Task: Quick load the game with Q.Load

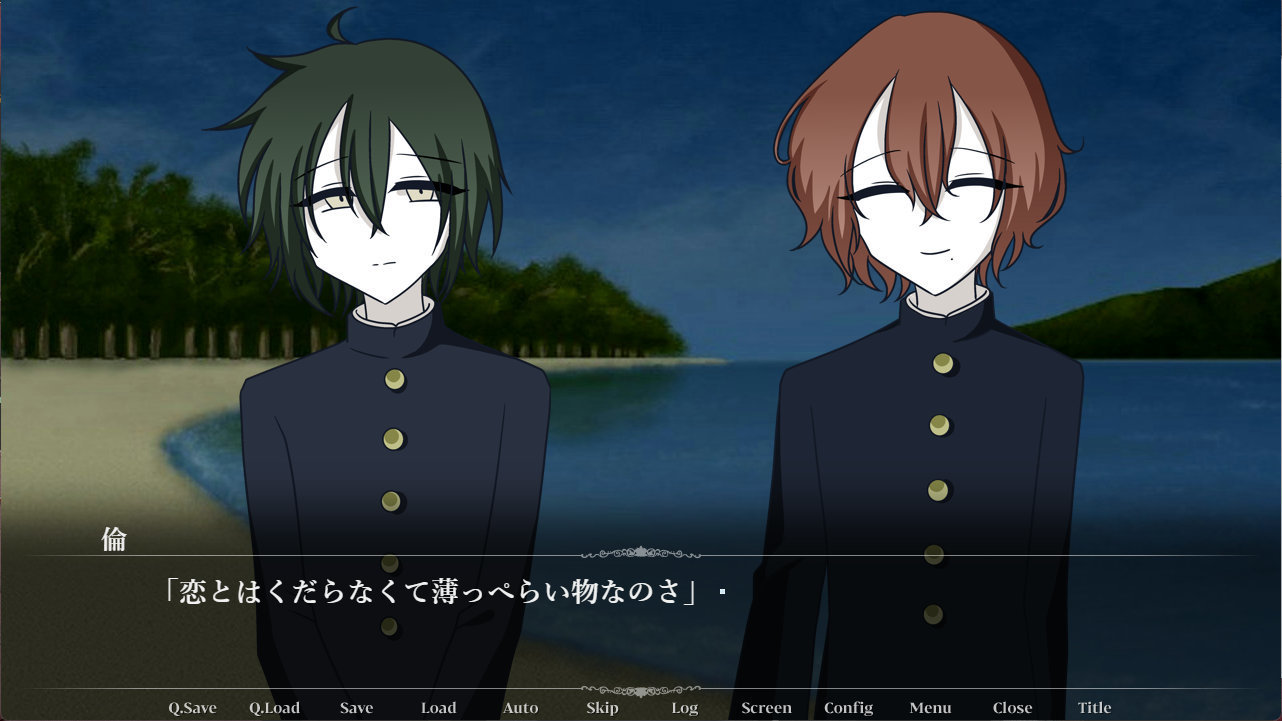Action: coord(277,707)
